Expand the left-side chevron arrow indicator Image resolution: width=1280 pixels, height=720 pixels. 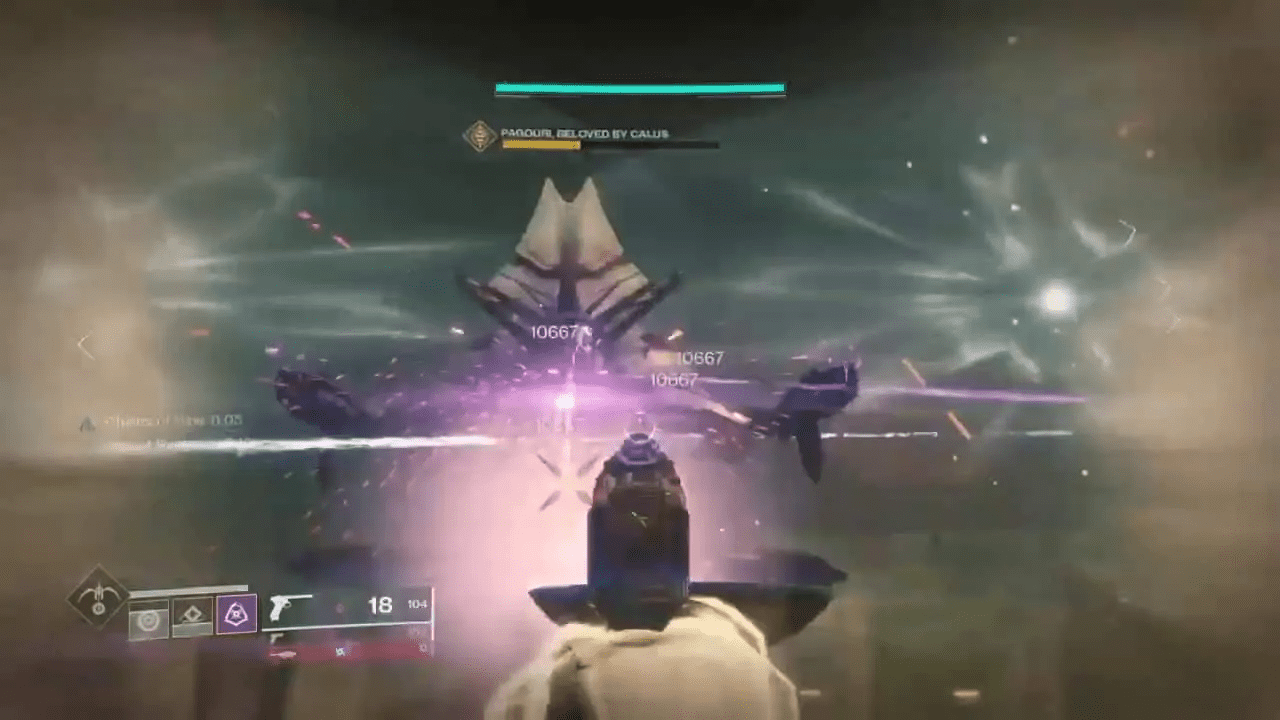85,345
